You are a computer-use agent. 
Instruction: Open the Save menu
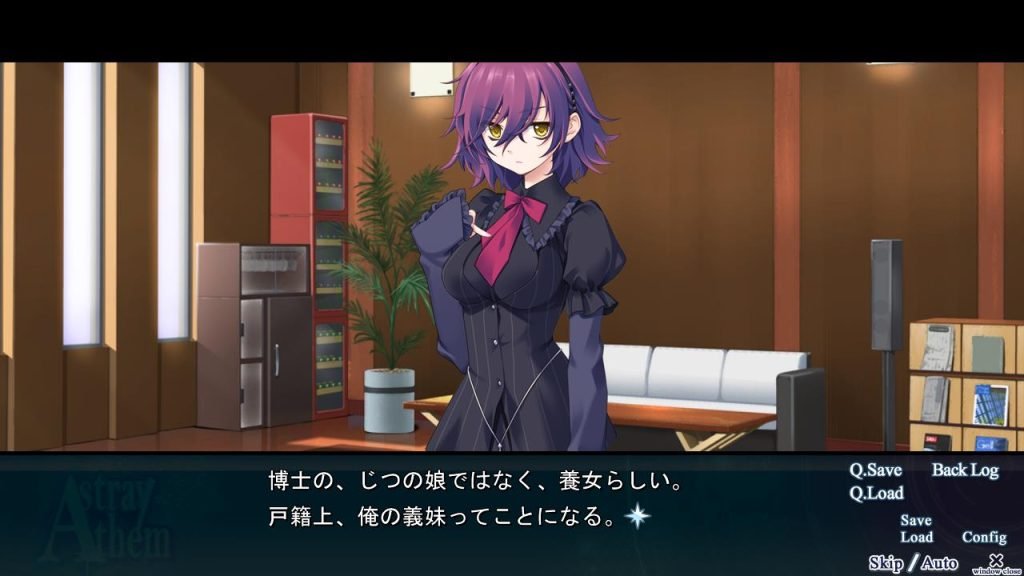pyautogui.click(x=916, y=520)
